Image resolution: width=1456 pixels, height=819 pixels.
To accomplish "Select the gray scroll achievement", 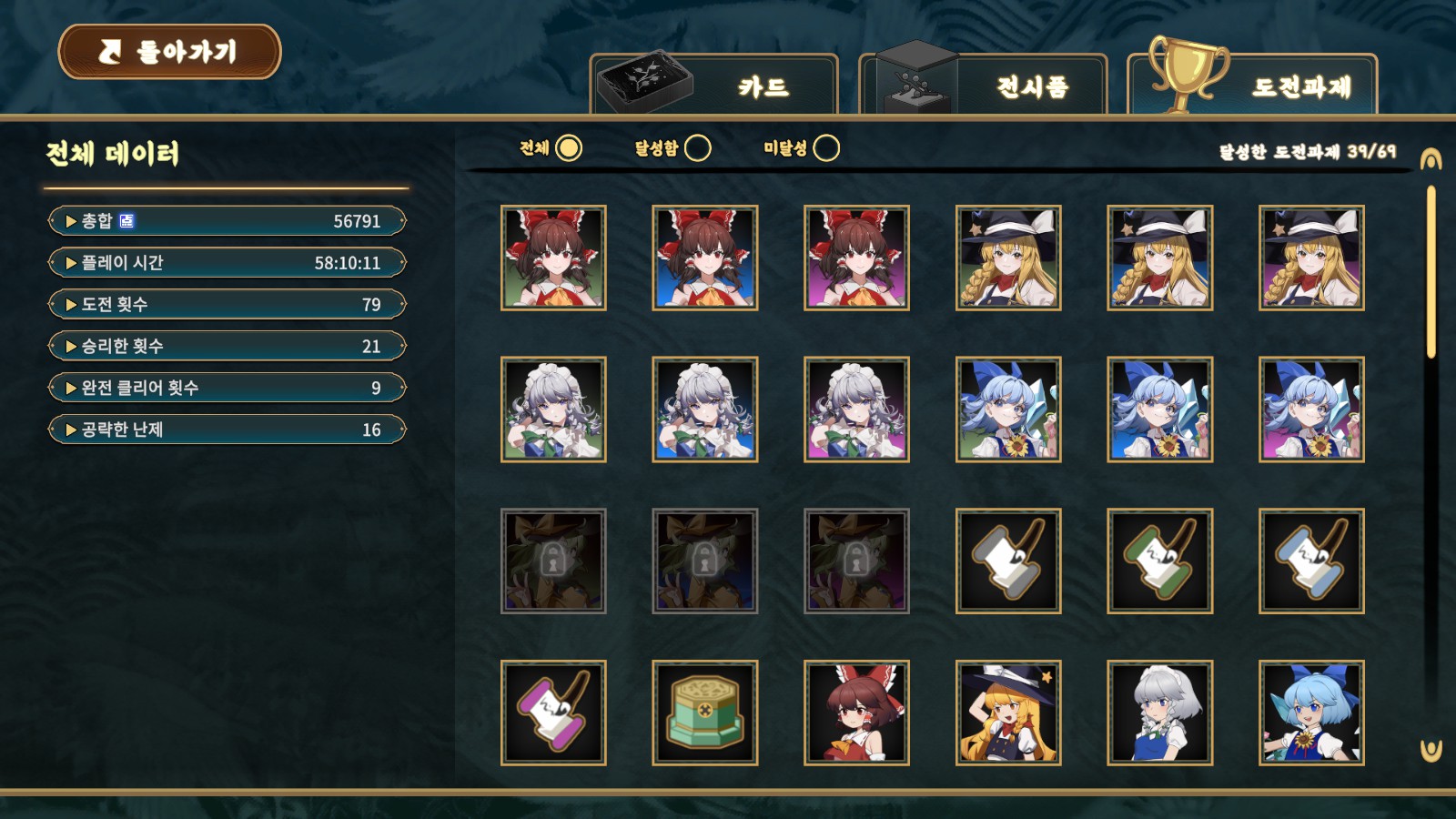I will click(1008, 561).
